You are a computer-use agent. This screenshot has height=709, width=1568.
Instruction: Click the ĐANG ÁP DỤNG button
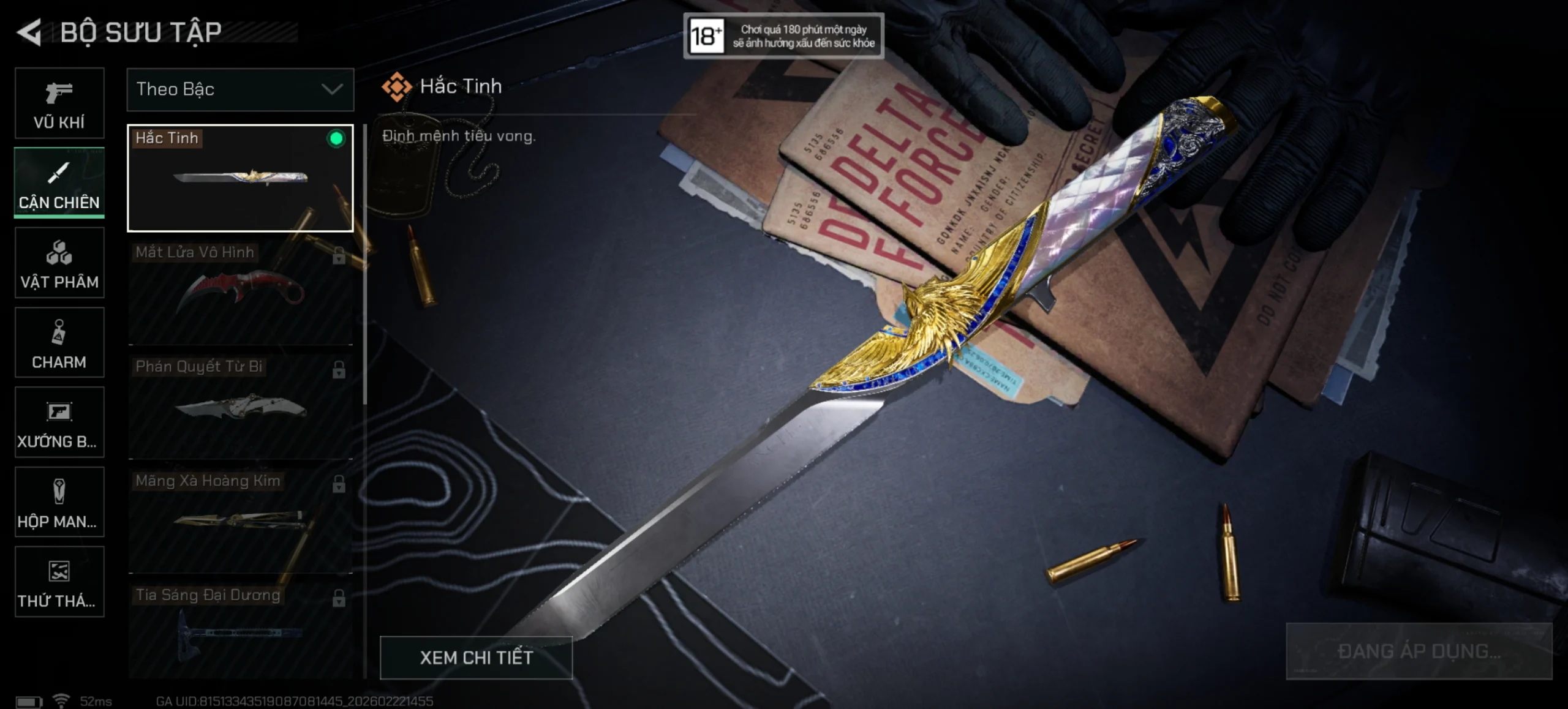click(1419, 651)
